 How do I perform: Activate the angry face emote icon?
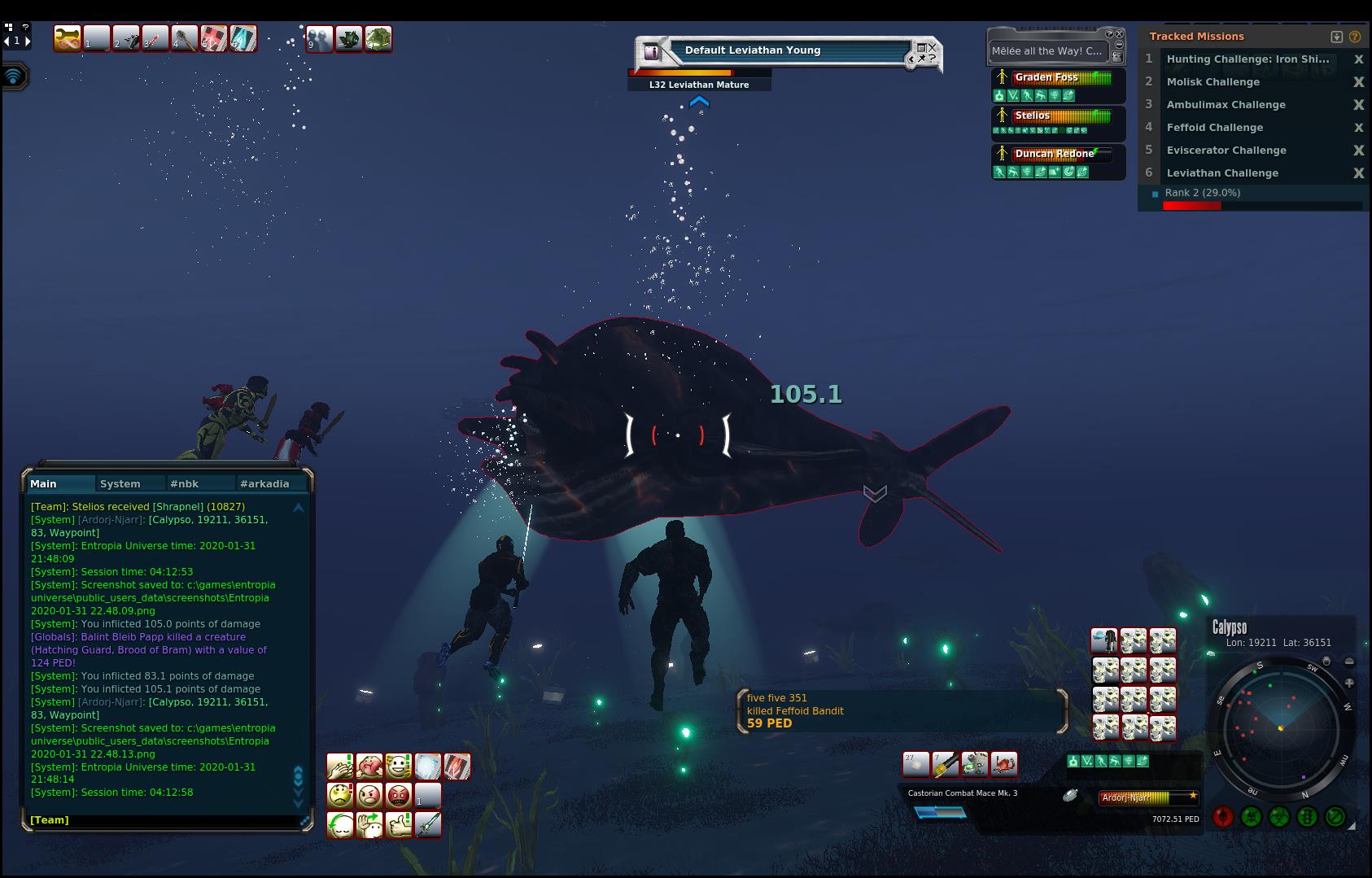(369, 795)
